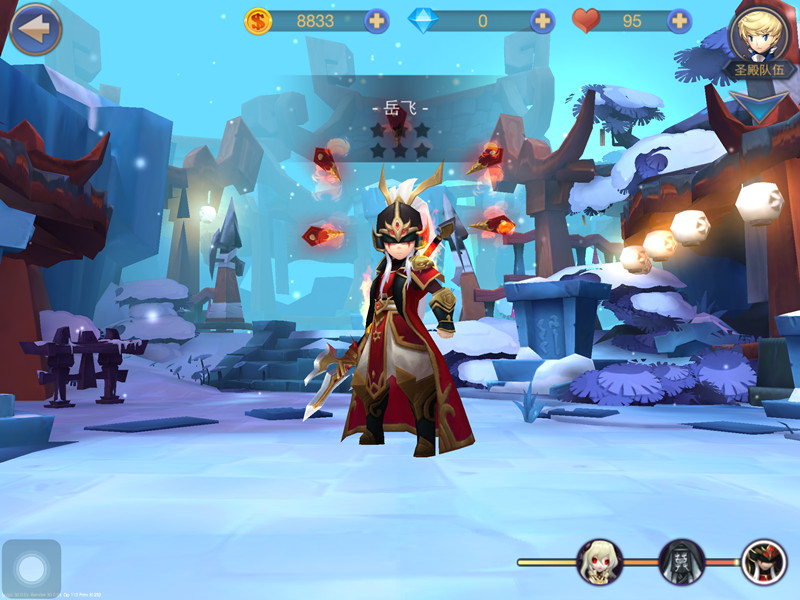Refill hearts with the plus button
800x600 pixels.
679,20
